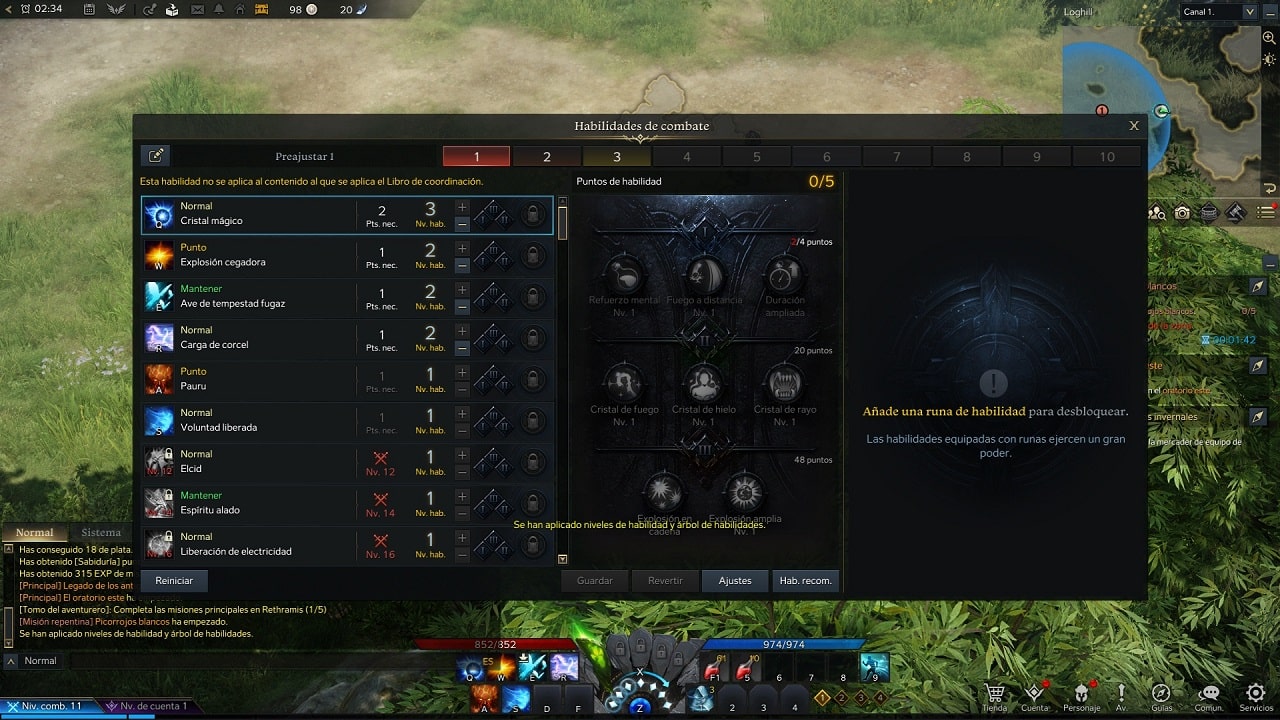The height and width of the screenshot is (720, 1280).
Task: Pick the Cristal de rayo tripod node
Action: point(784,384)
